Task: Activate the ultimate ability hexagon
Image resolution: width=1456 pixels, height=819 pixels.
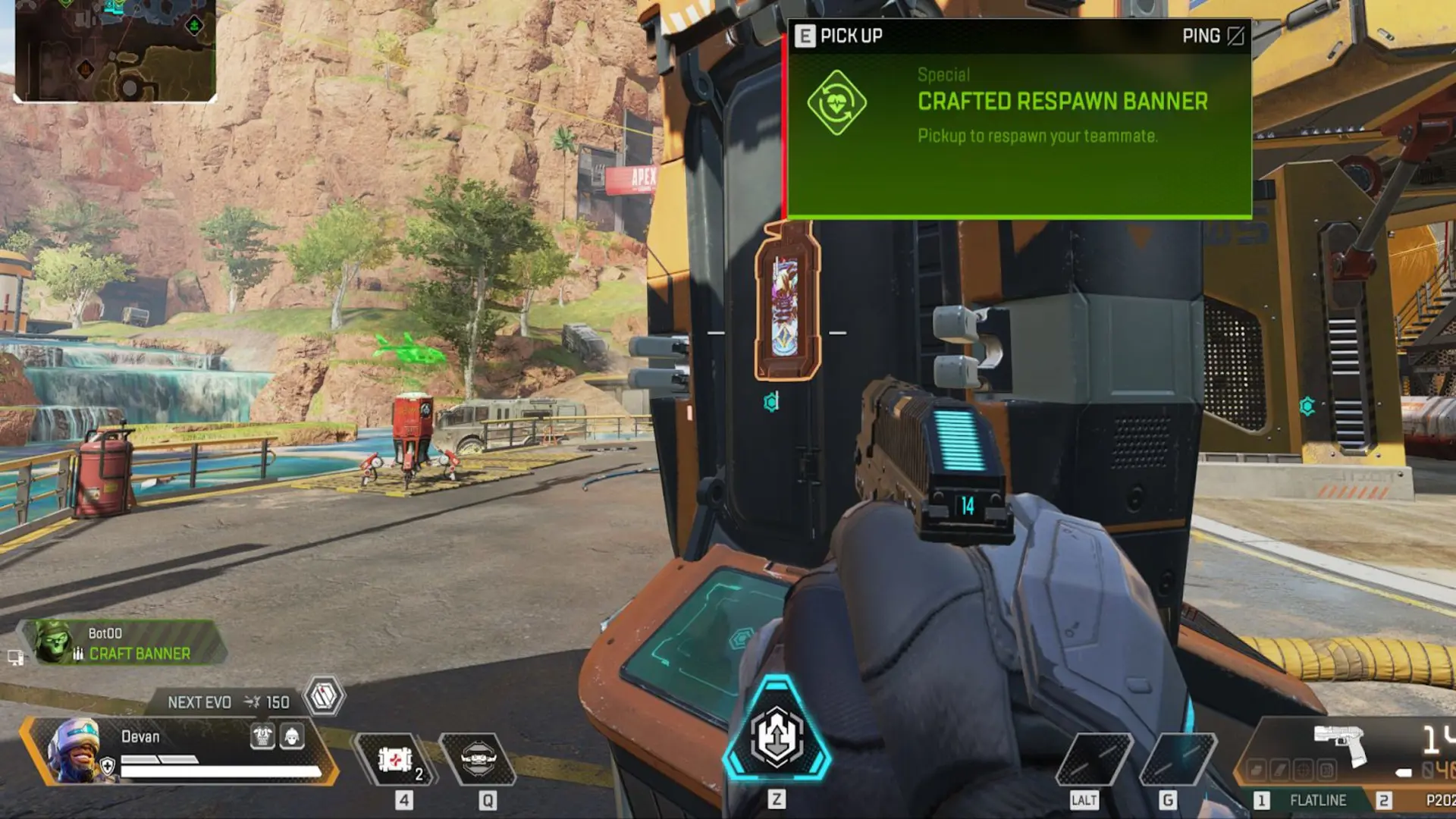Action: tap(777, 736)
